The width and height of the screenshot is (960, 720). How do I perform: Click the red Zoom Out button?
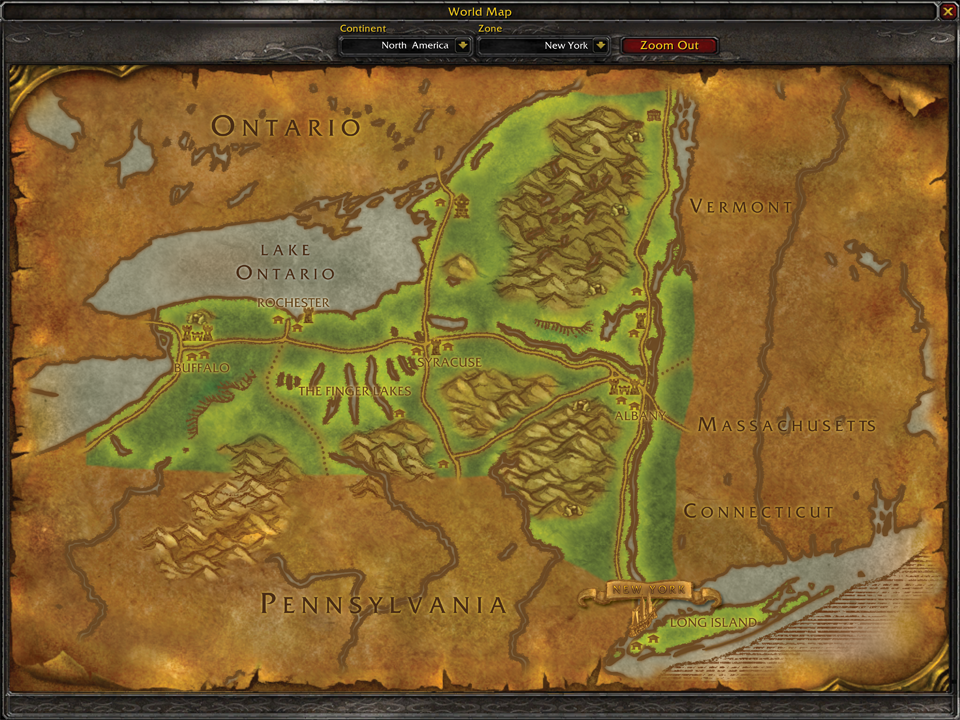pyautogui.click(x=669, y=45)
